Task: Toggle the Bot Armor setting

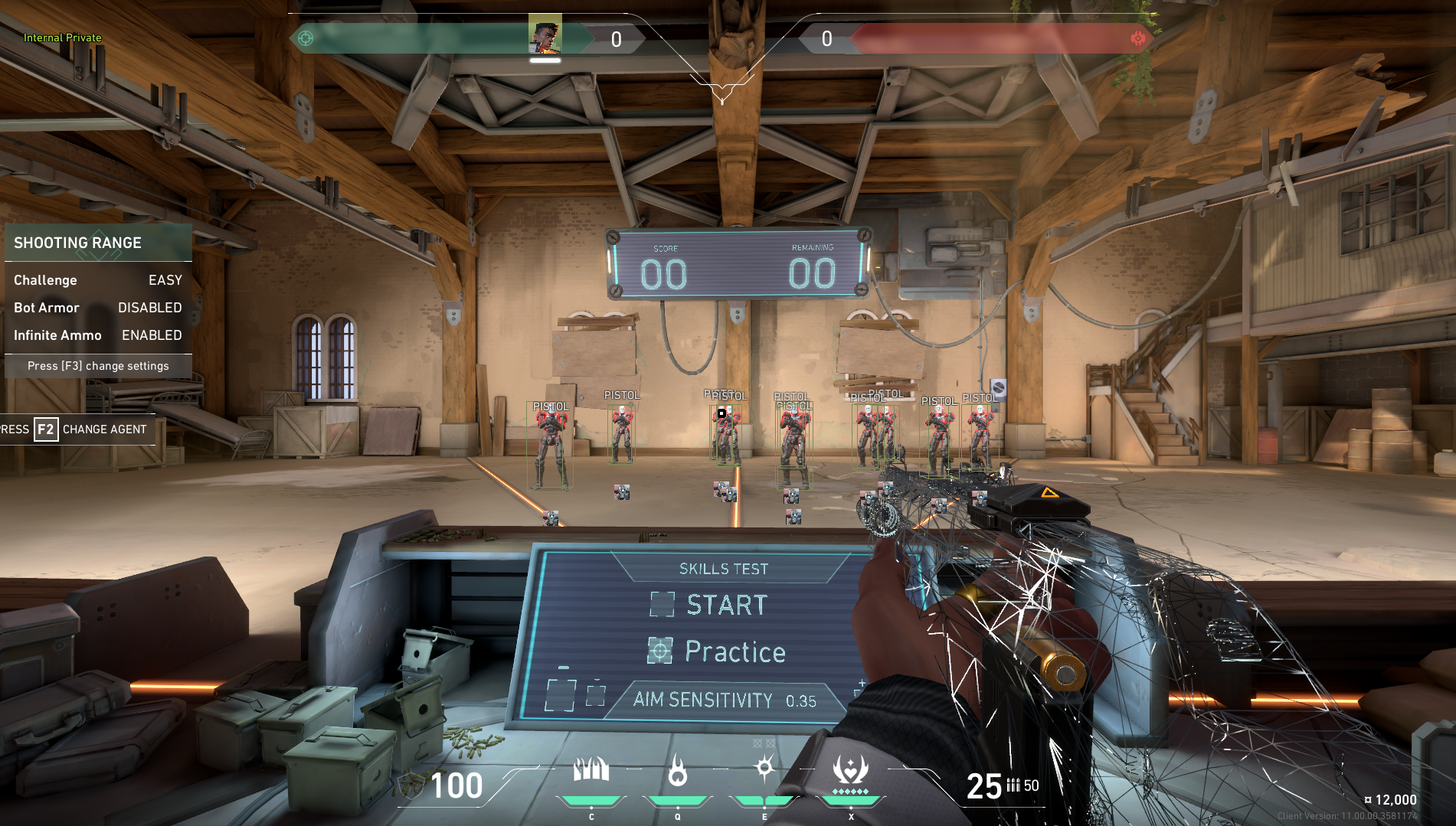Action: [x=97, y=308]
